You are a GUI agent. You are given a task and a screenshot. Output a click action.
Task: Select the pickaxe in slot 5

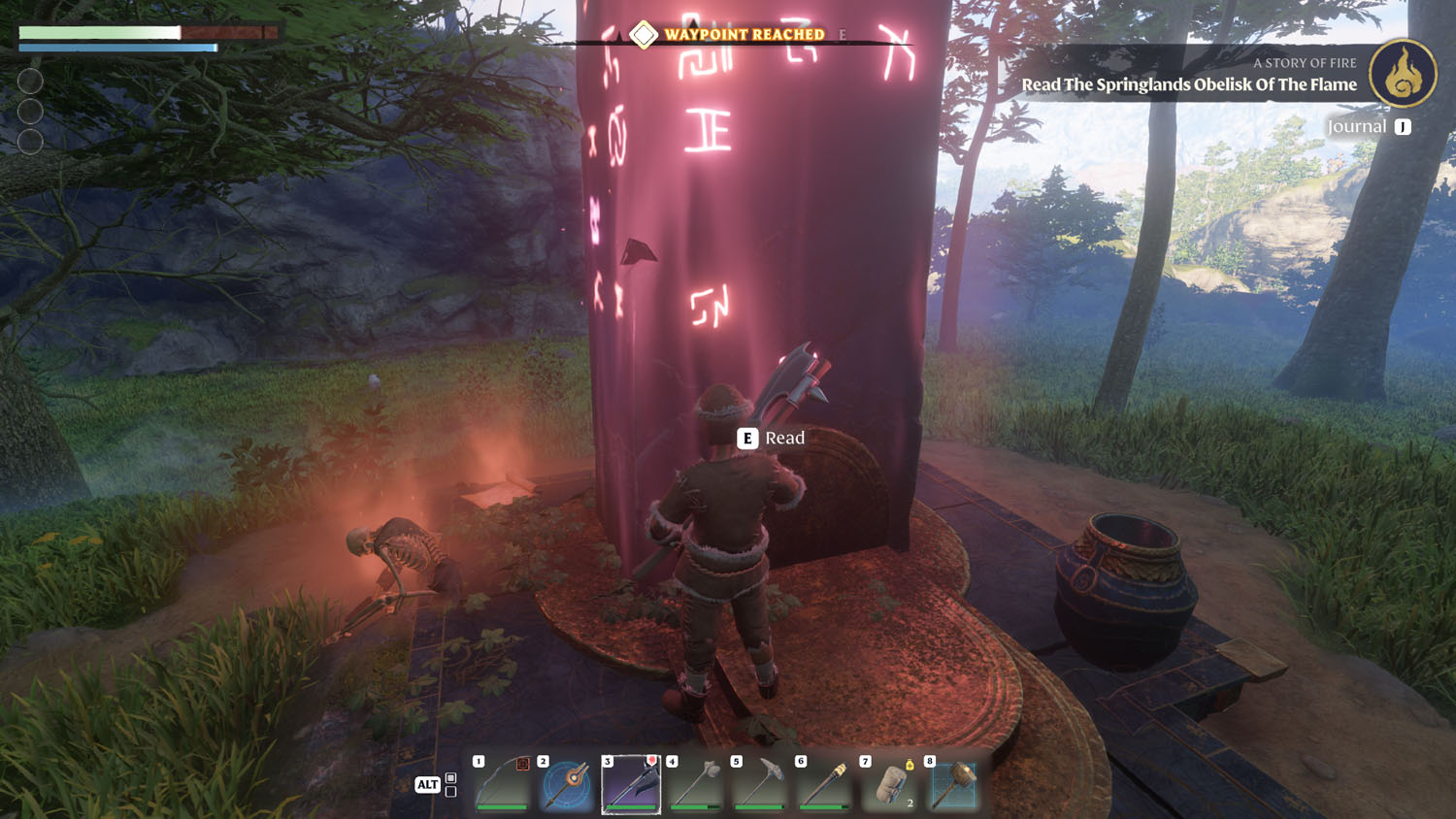[760, 784]
